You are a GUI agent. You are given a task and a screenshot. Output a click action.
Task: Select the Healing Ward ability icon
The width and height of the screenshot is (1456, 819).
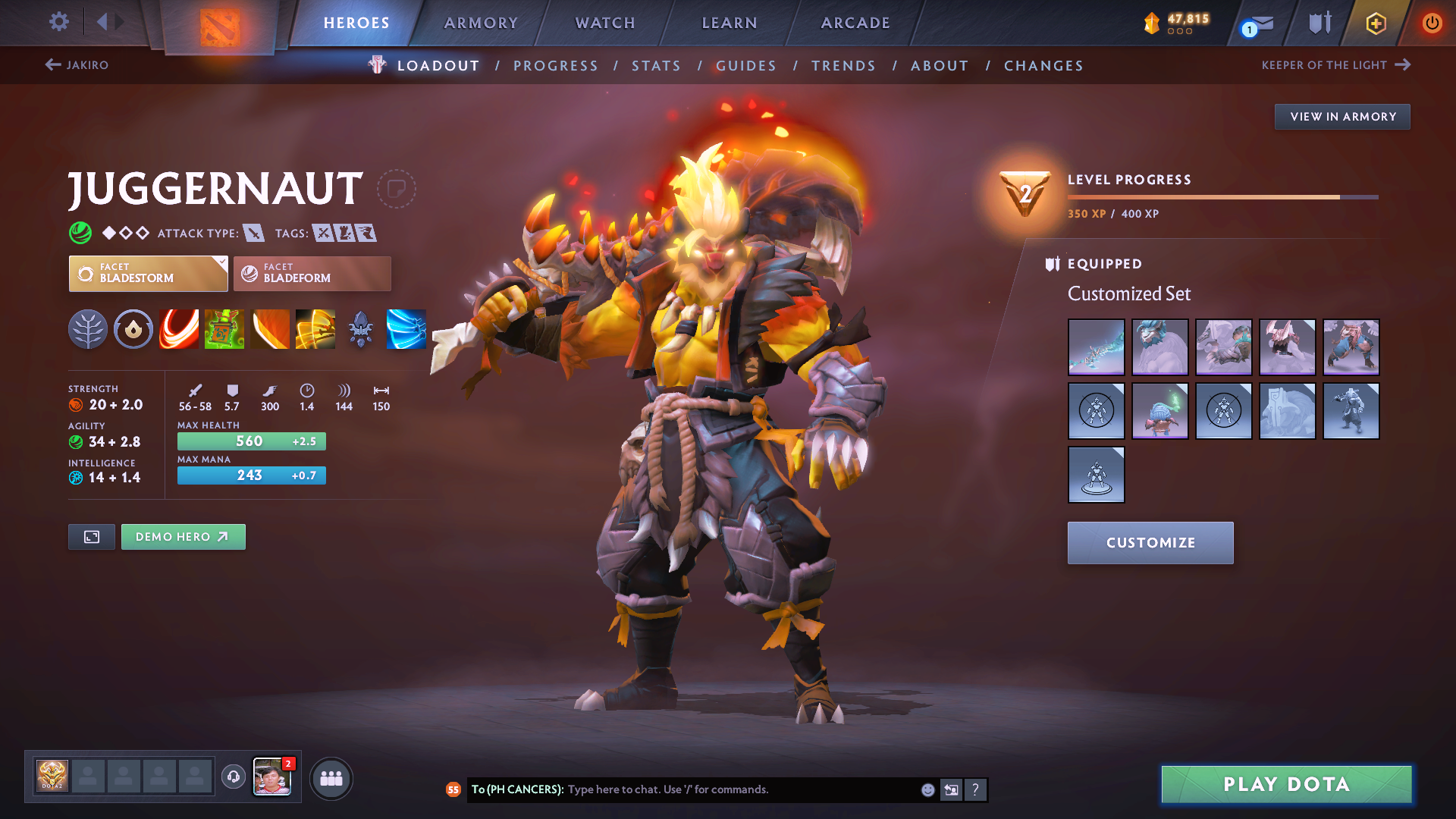point(224,329)
